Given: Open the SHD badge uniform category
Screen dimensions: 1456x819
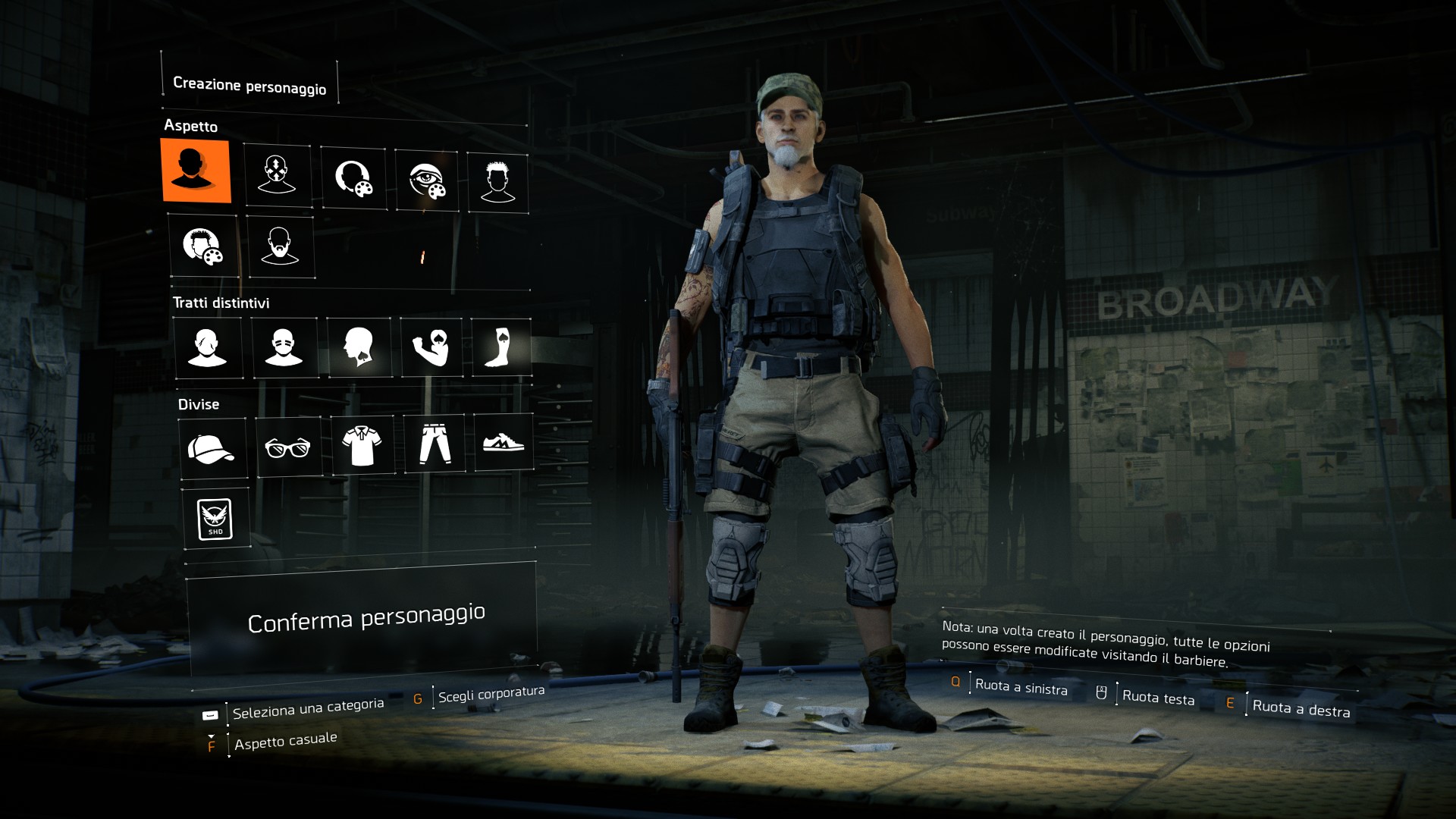Looking at the screenshot, I should [x=216, y=519].
